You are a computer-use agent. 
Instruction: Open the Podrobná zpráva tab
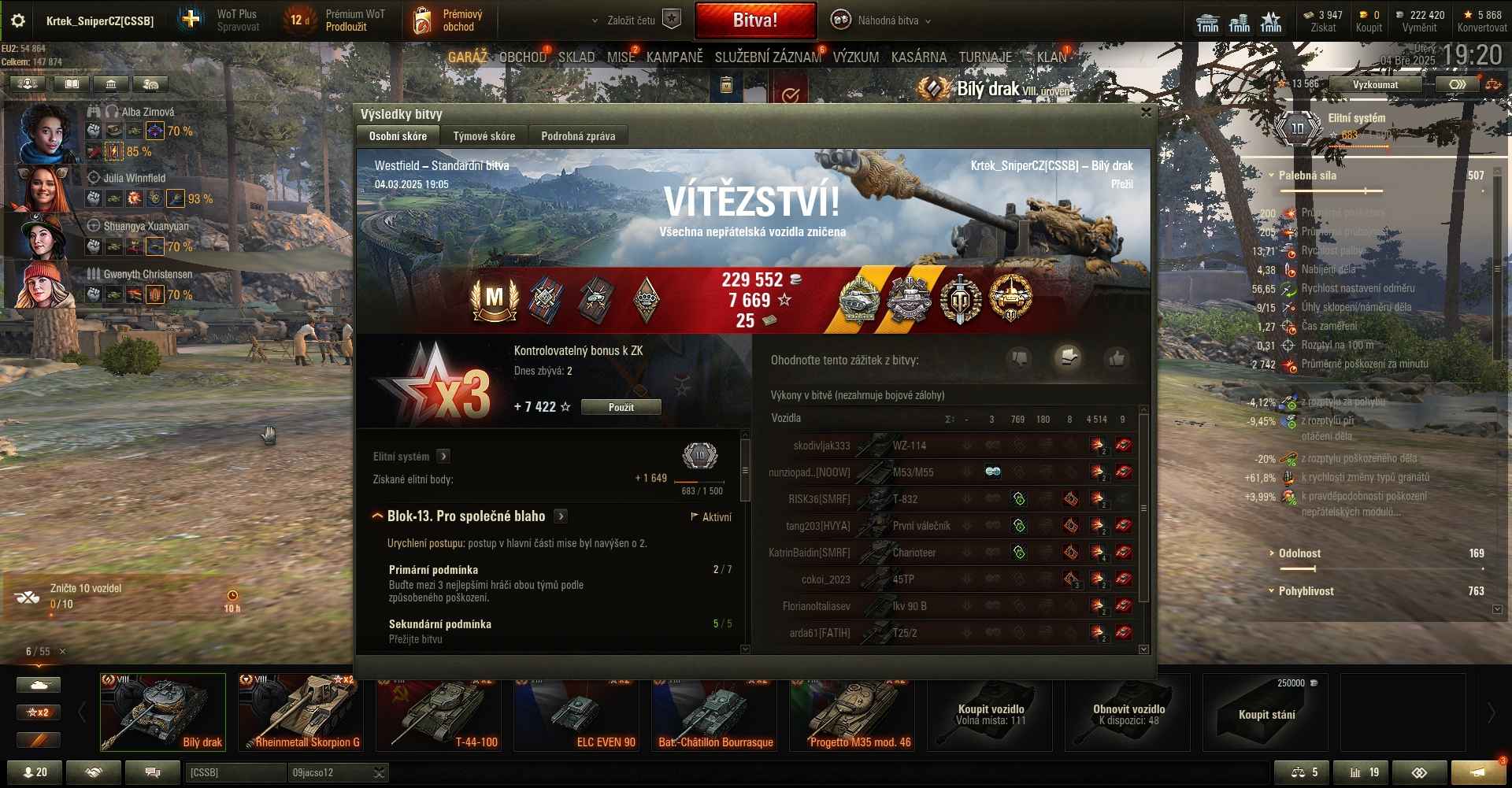[578, 136]
